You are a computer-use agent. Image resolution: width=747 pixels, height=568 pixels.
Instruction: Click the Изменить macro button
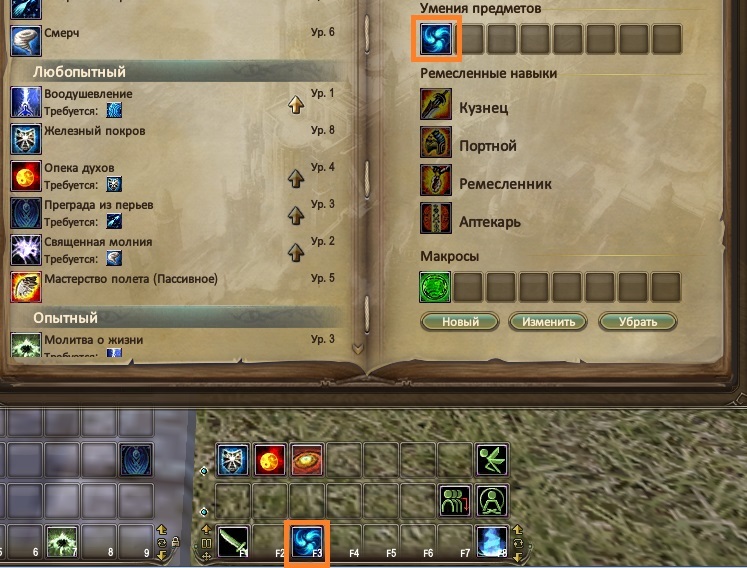pyautogui.click(x=547, y=322)
